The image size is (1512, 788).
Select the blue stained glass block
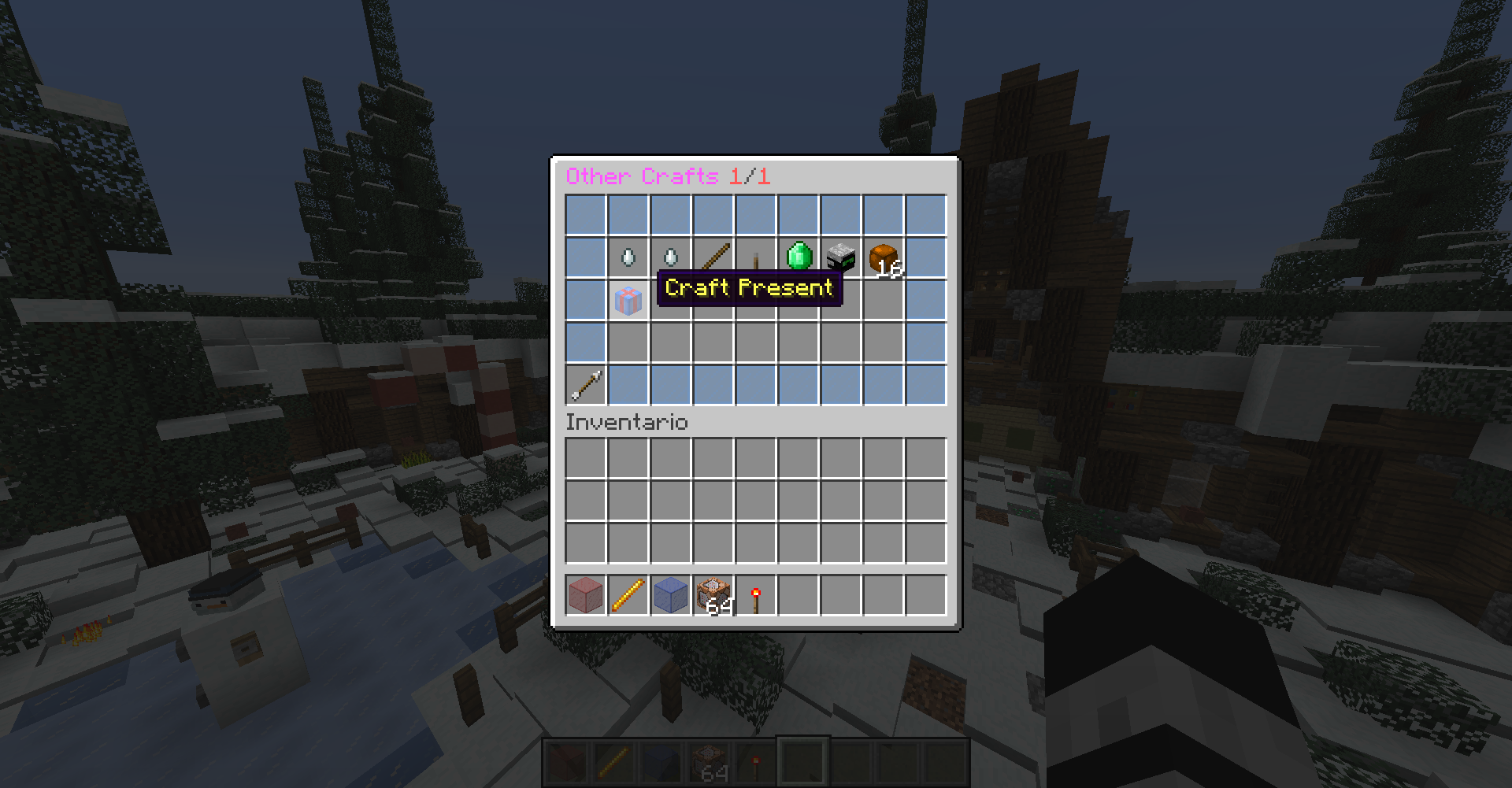670,596
